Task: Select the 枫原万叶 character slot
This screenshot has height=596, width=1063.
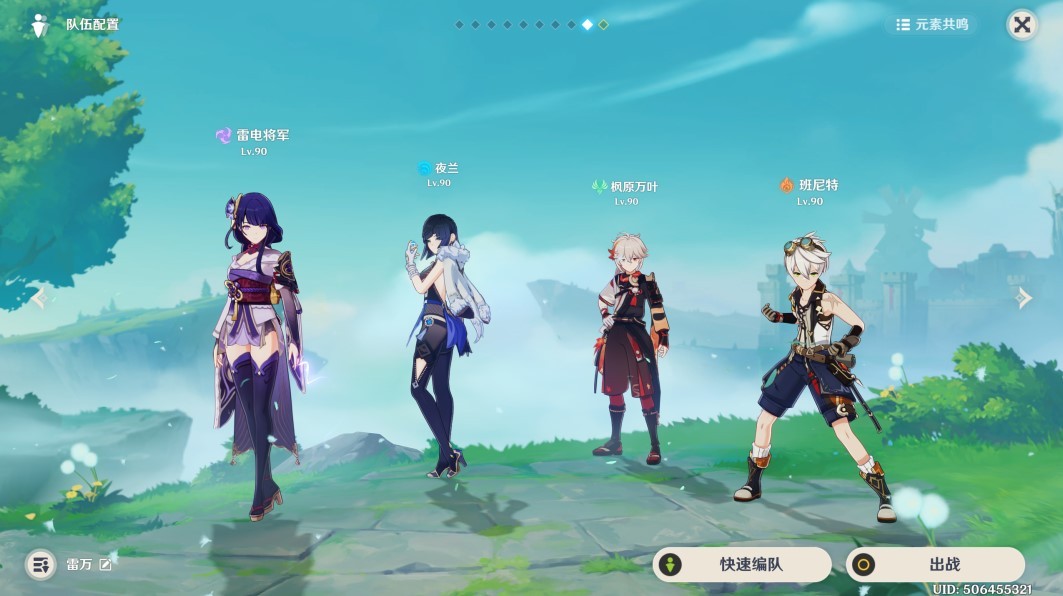Action: [627, 350]
